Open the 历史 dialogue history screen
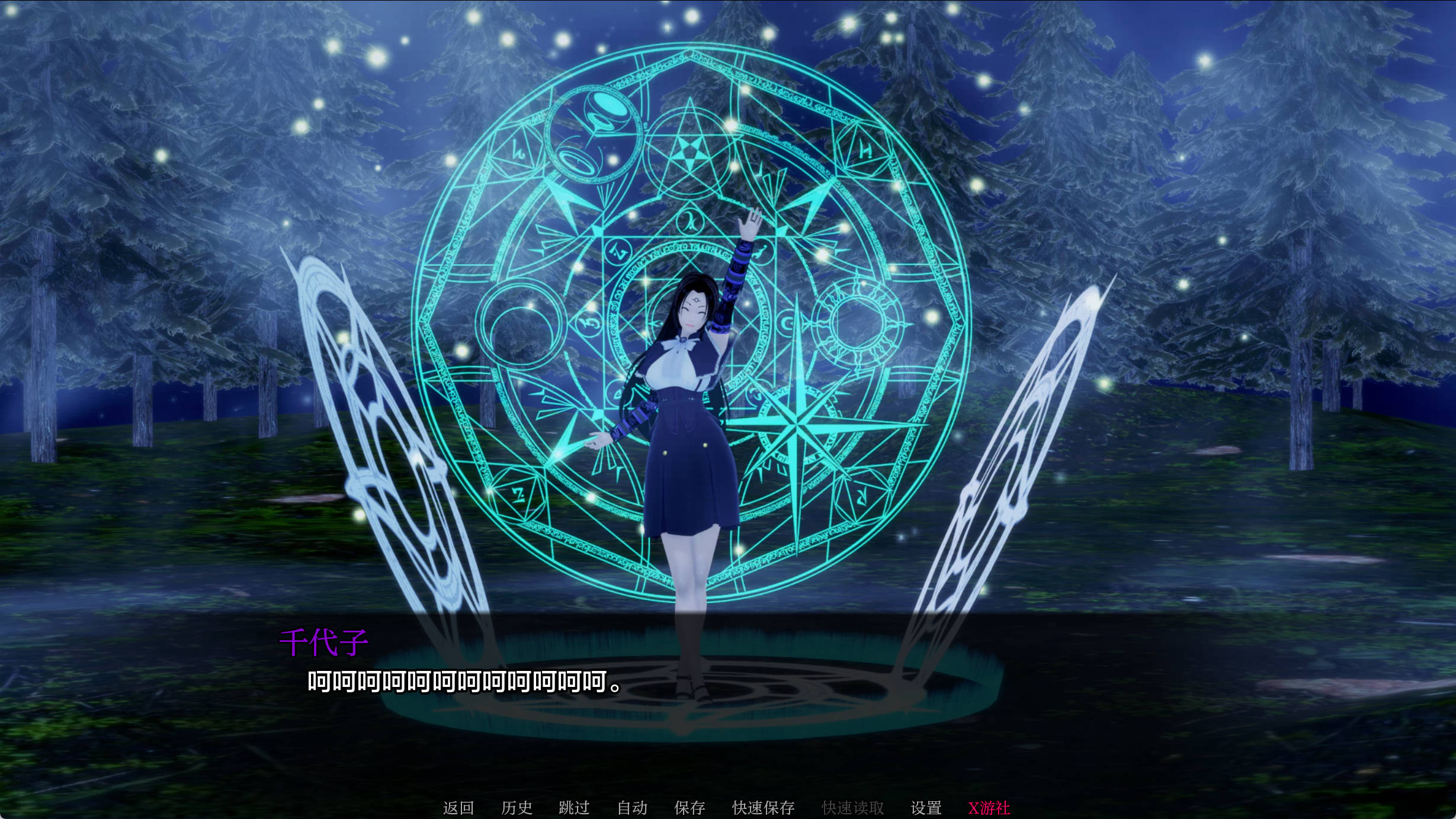Screen dimensions: 1456x819 [x=518, y=807]
